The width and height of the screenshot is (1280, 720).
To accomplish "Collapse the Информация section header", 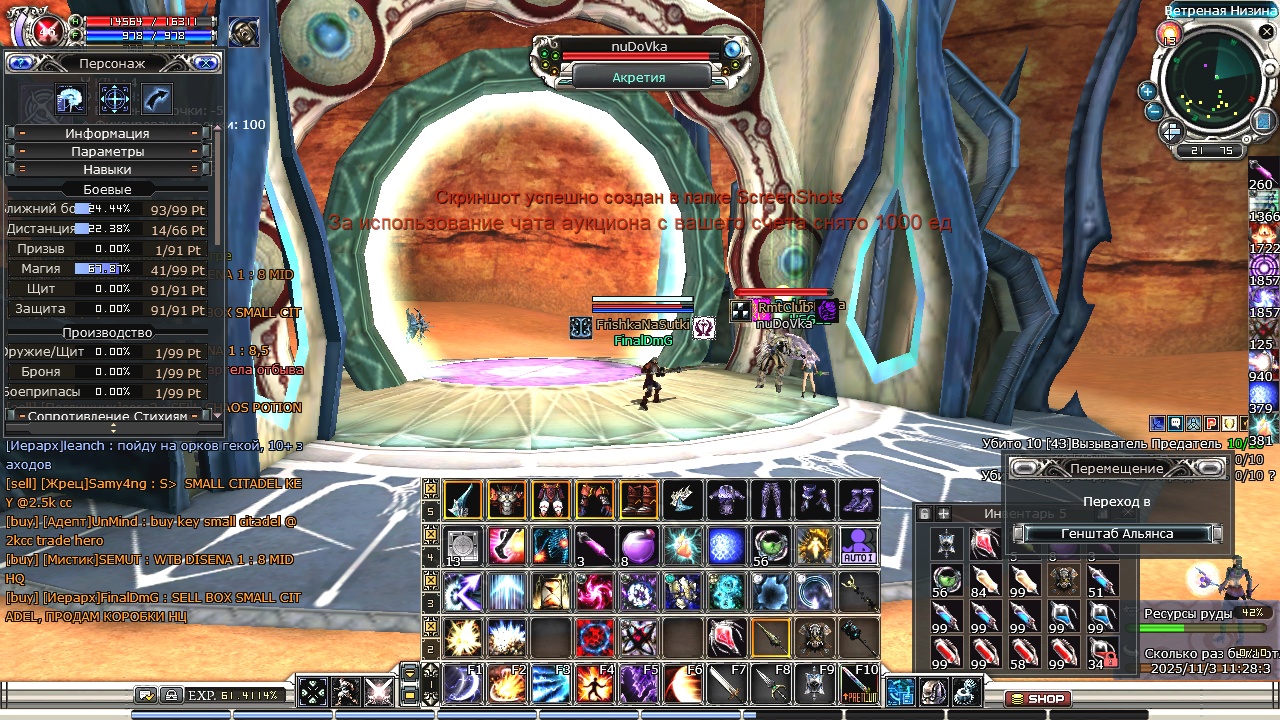I will 107,133.
